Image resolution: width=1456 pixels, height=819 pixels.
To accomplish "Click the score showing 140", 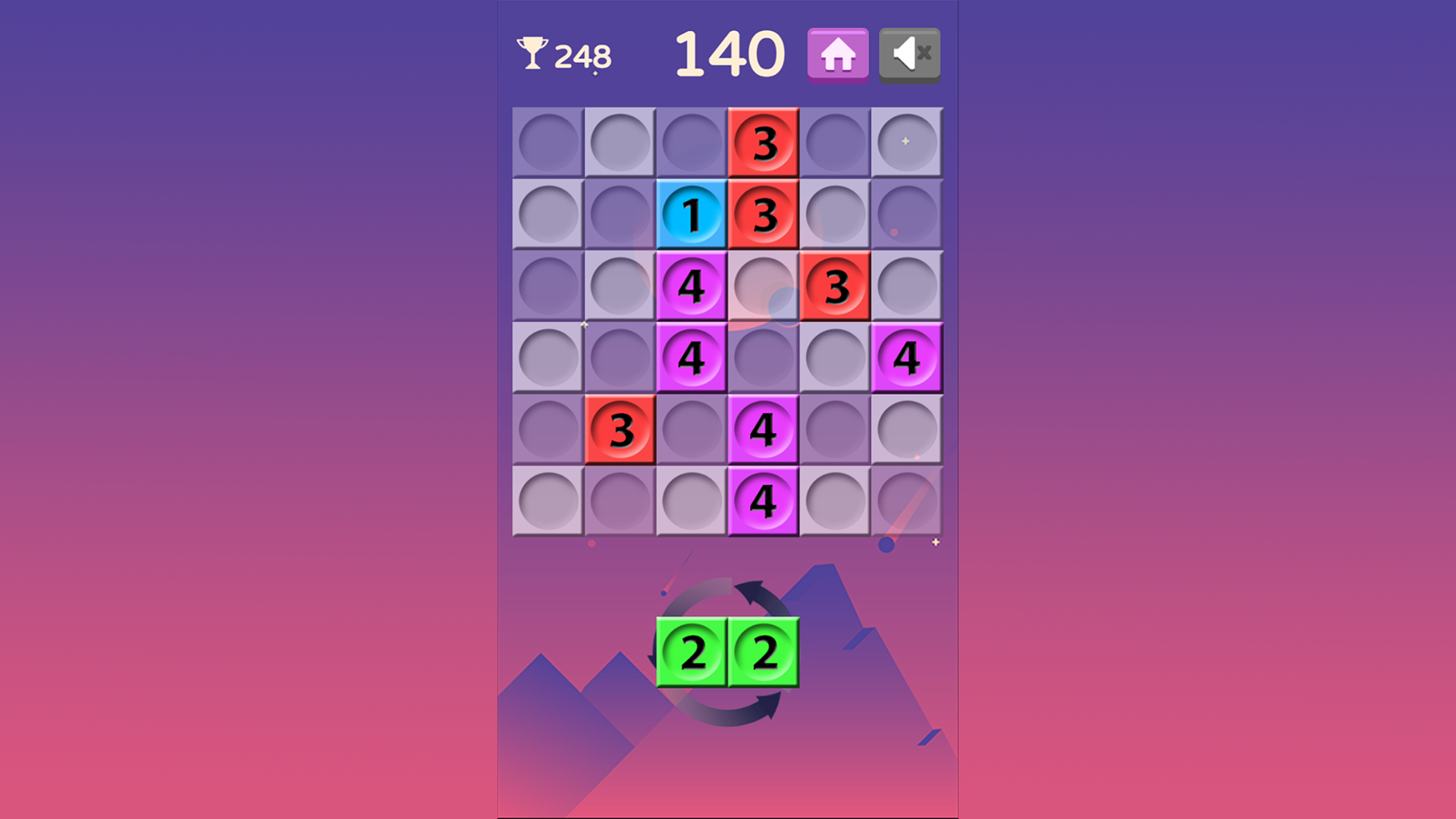I will [729, 52].
